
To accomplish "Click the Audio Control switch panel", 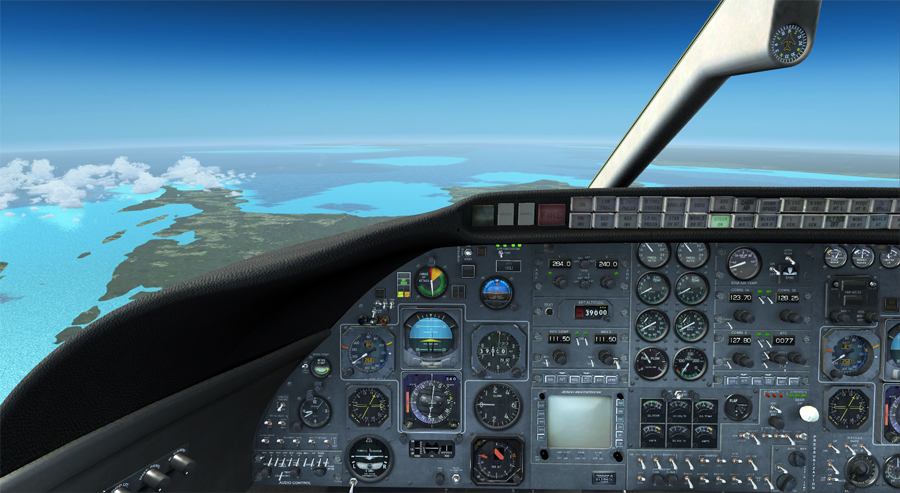I will [x=293, y=465].
